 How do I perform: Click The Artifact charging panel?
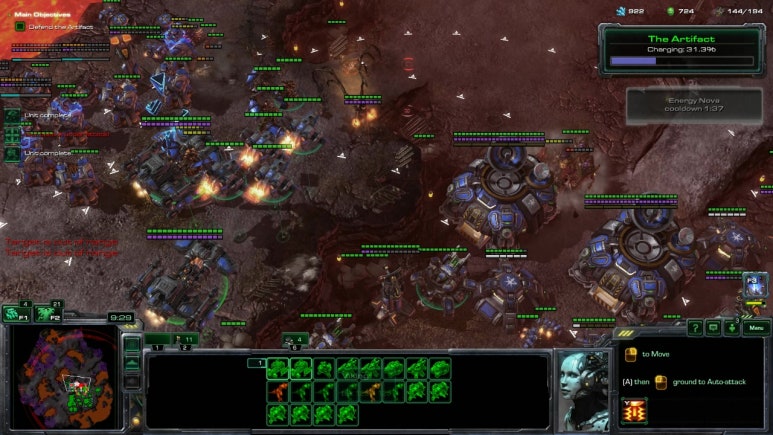point(677,49)
